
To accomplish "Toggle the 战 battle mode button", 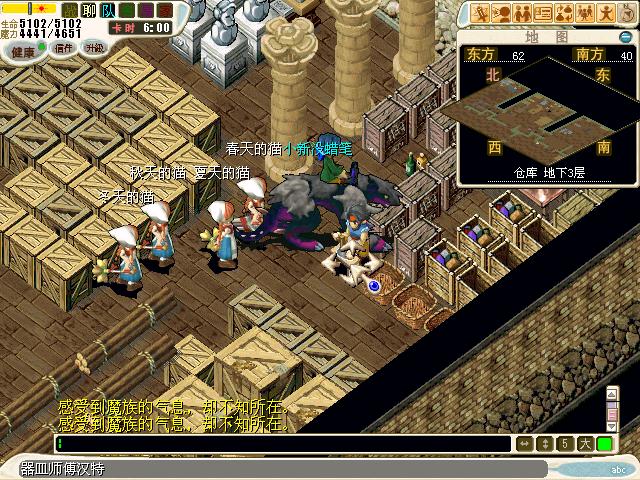I will [x=69, y=10].
